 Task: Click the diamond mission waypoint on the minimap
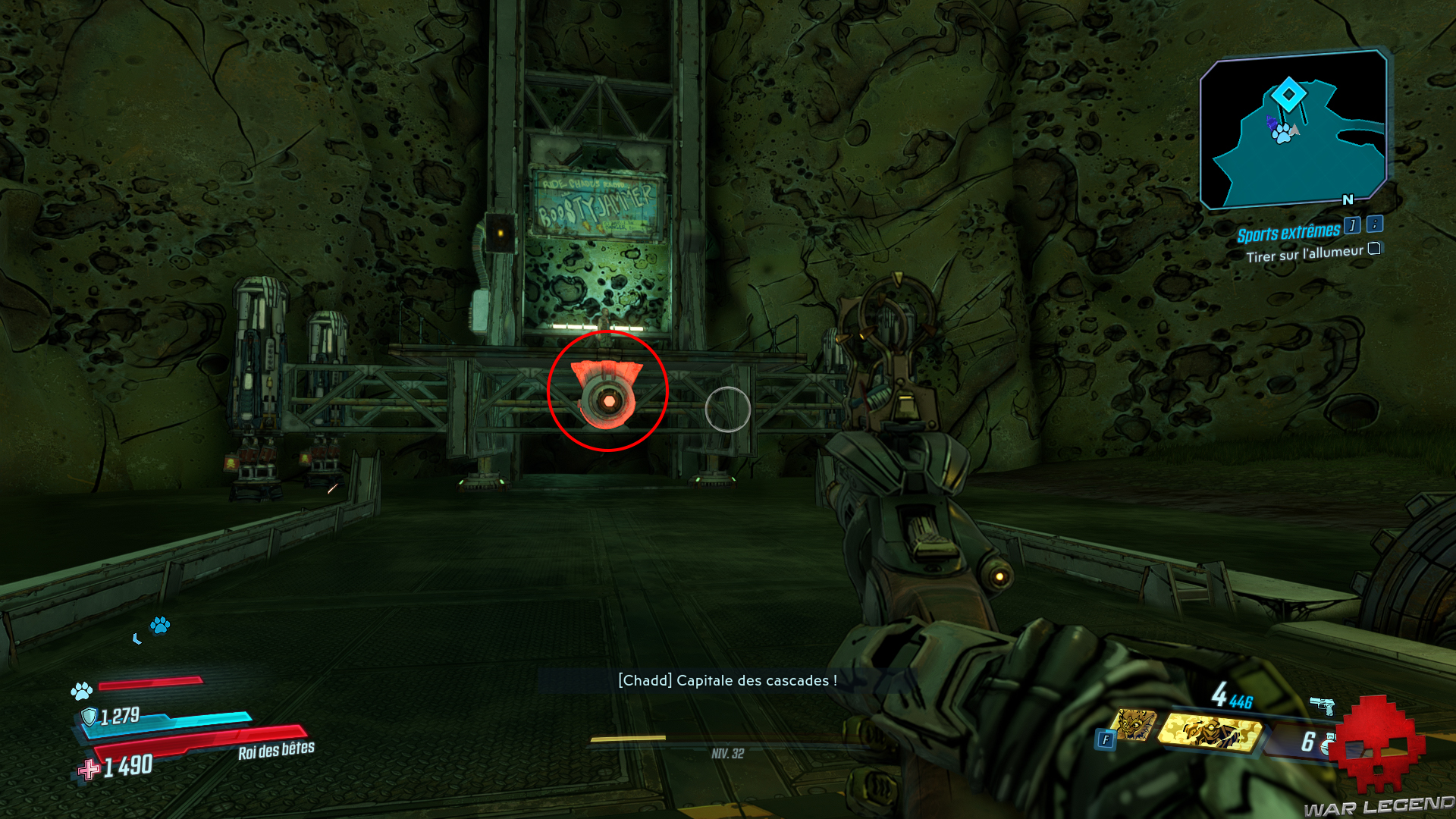pos(1288,94)
